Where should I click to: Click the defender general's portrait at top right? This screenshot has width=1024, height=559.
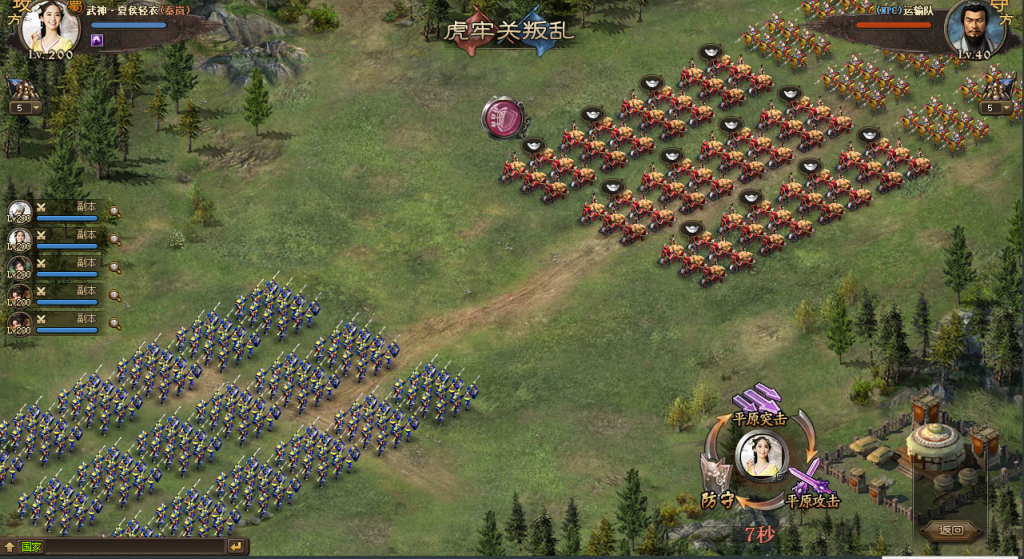click(x=974, y=27)
